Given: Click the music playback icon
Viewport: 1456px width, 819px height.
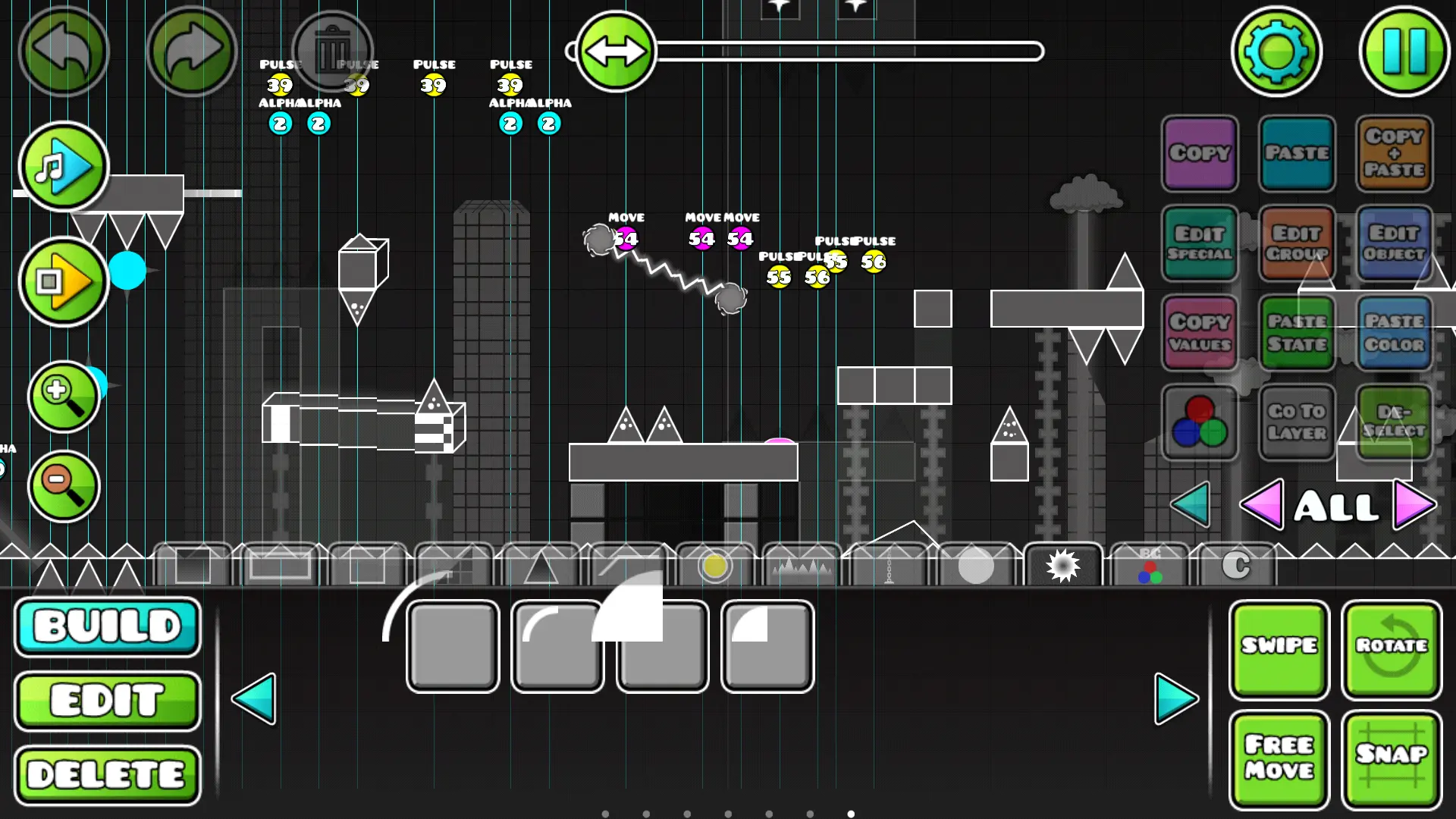Looking at the screenshot, I should click(64, 167).
